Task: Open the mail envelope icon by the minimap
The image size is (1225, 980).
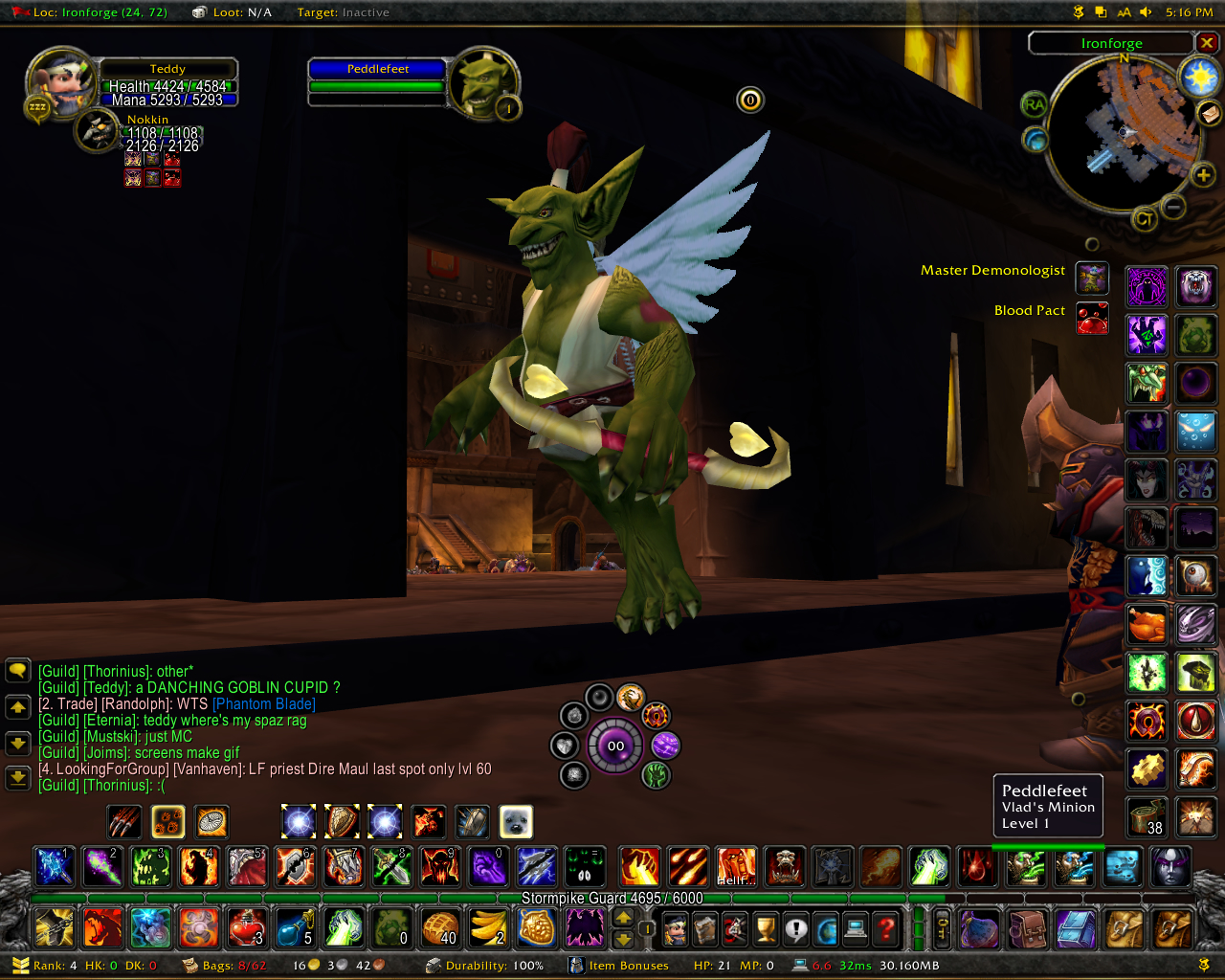Action: click(1210, 114)
